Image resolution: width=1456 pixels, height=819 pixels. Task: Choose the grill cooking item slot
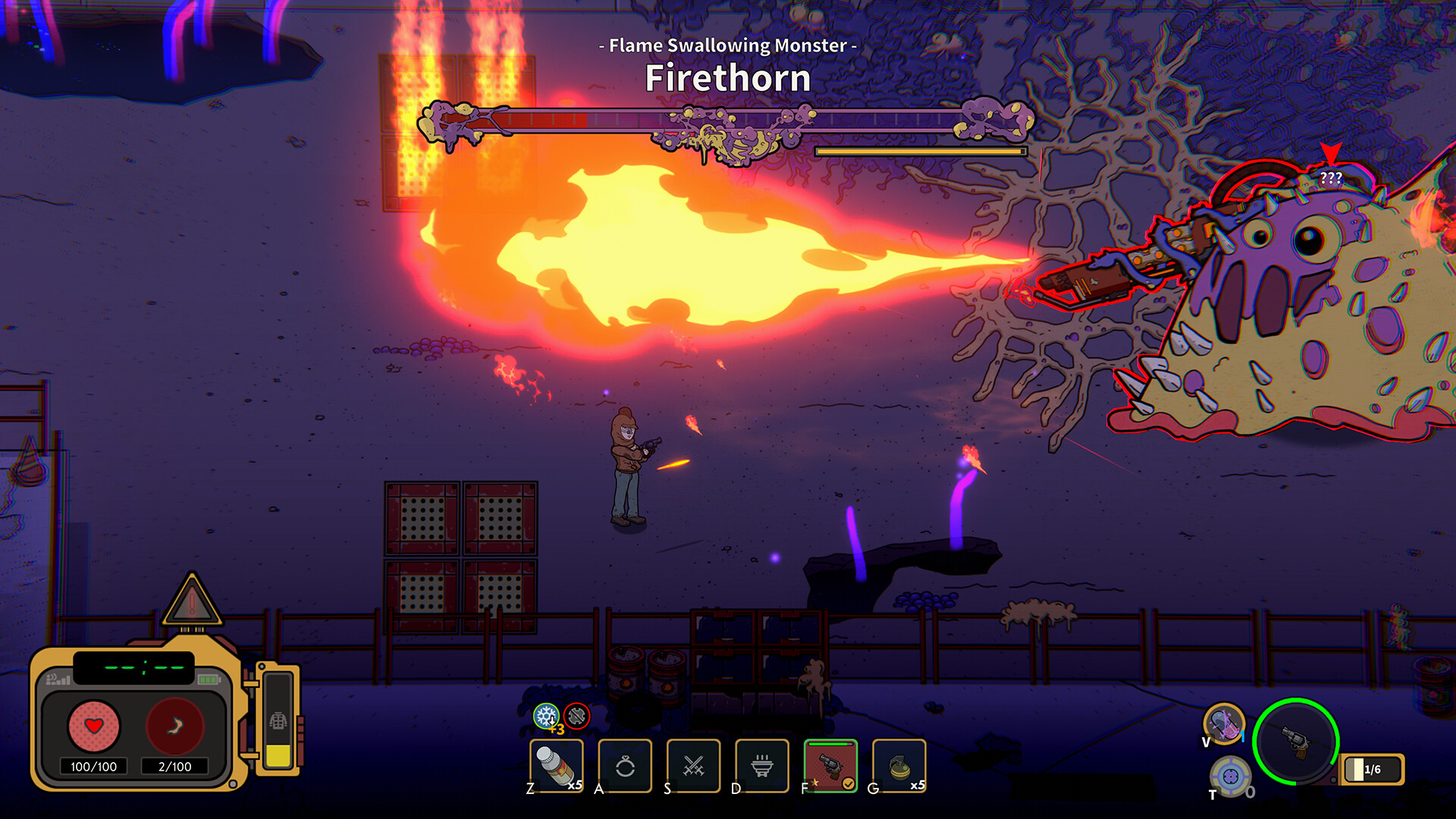click(762, 766)
